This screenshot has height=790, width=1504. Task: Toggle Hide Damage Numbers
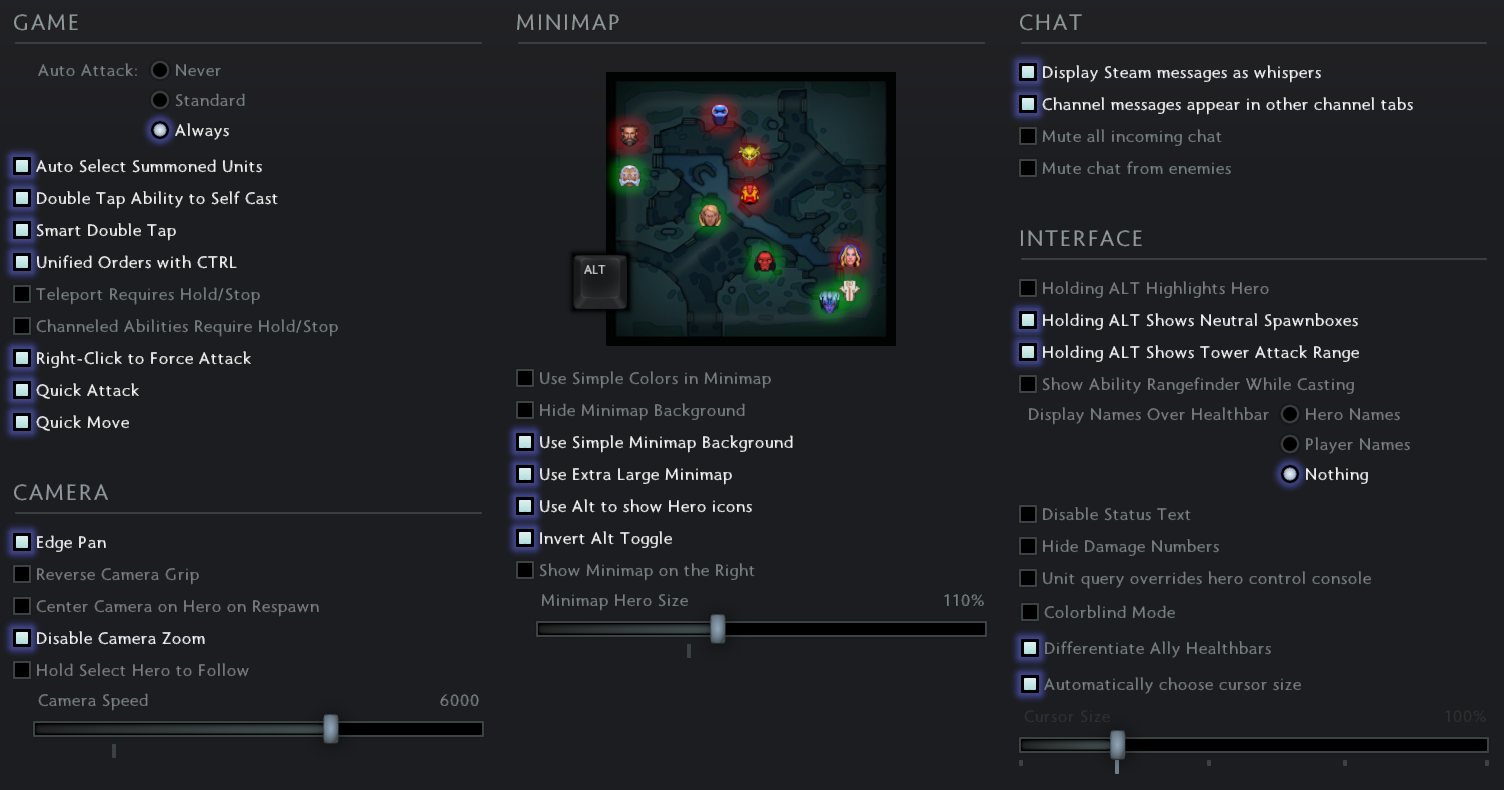click(x=1028, y=546)
